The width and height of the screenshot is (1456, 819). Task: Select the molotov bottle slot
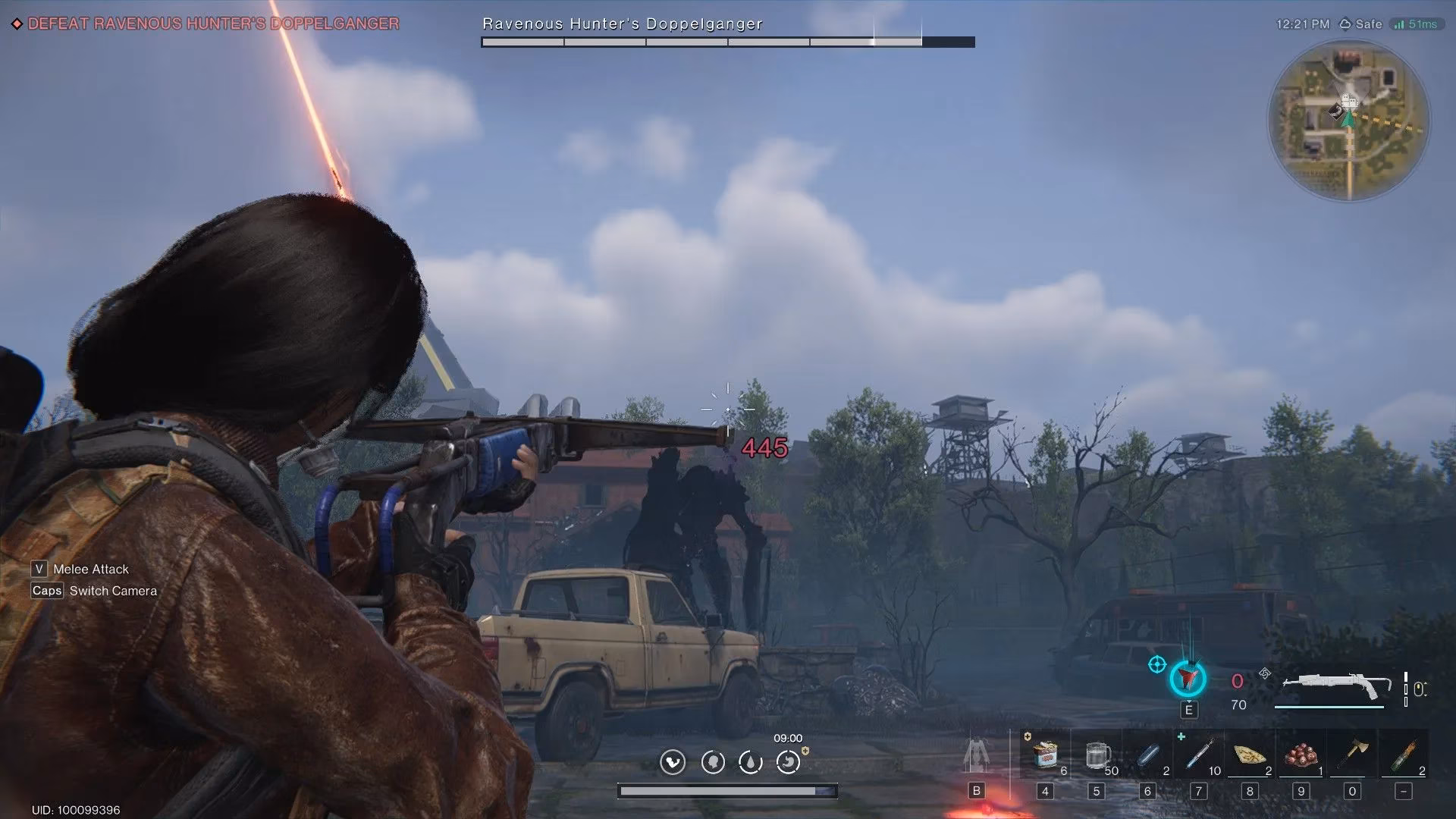[1404, 755]
